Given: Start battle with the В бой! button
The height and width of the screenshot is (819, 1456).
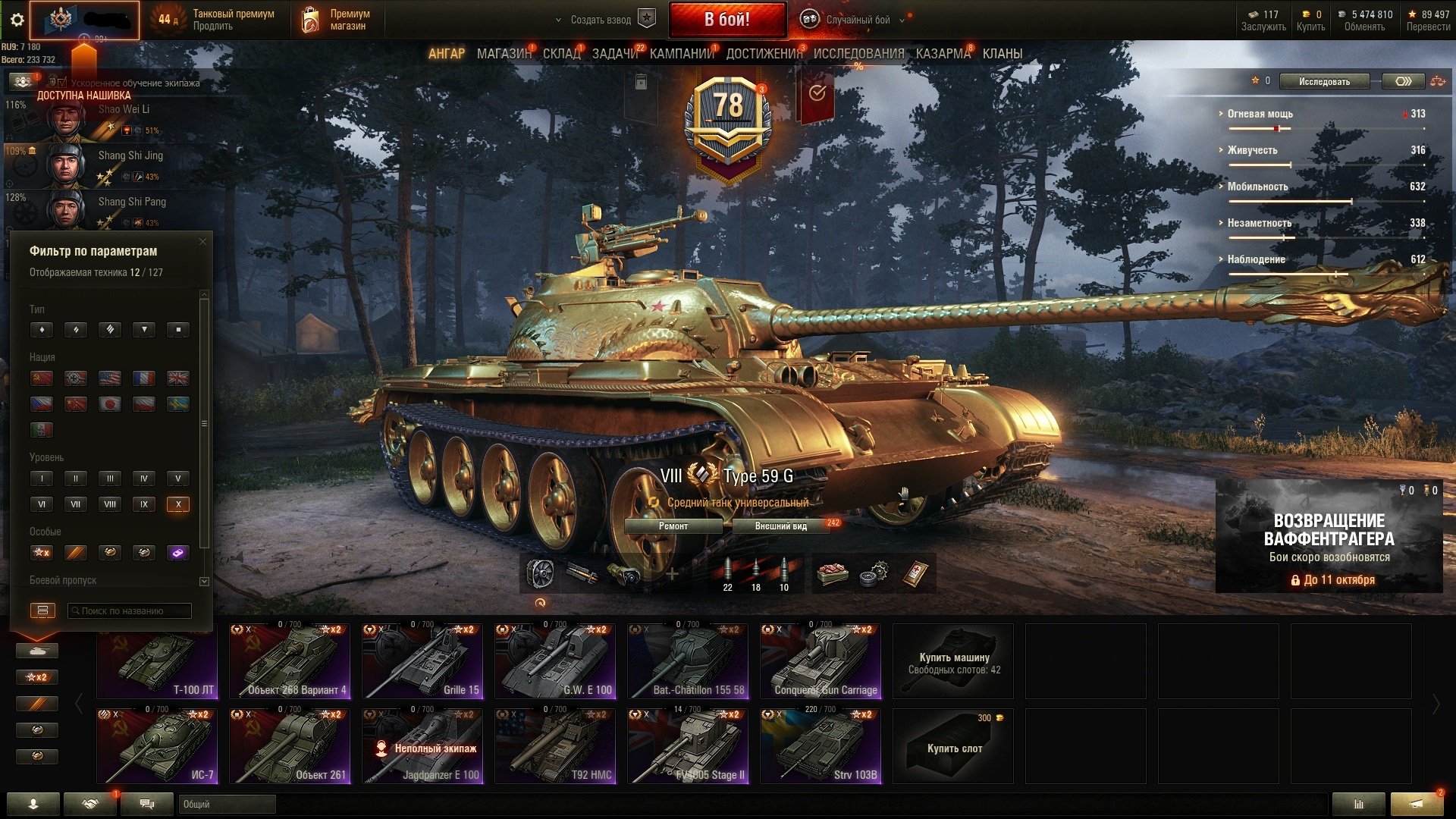Looking at the screenshot, I should point(726,20).
